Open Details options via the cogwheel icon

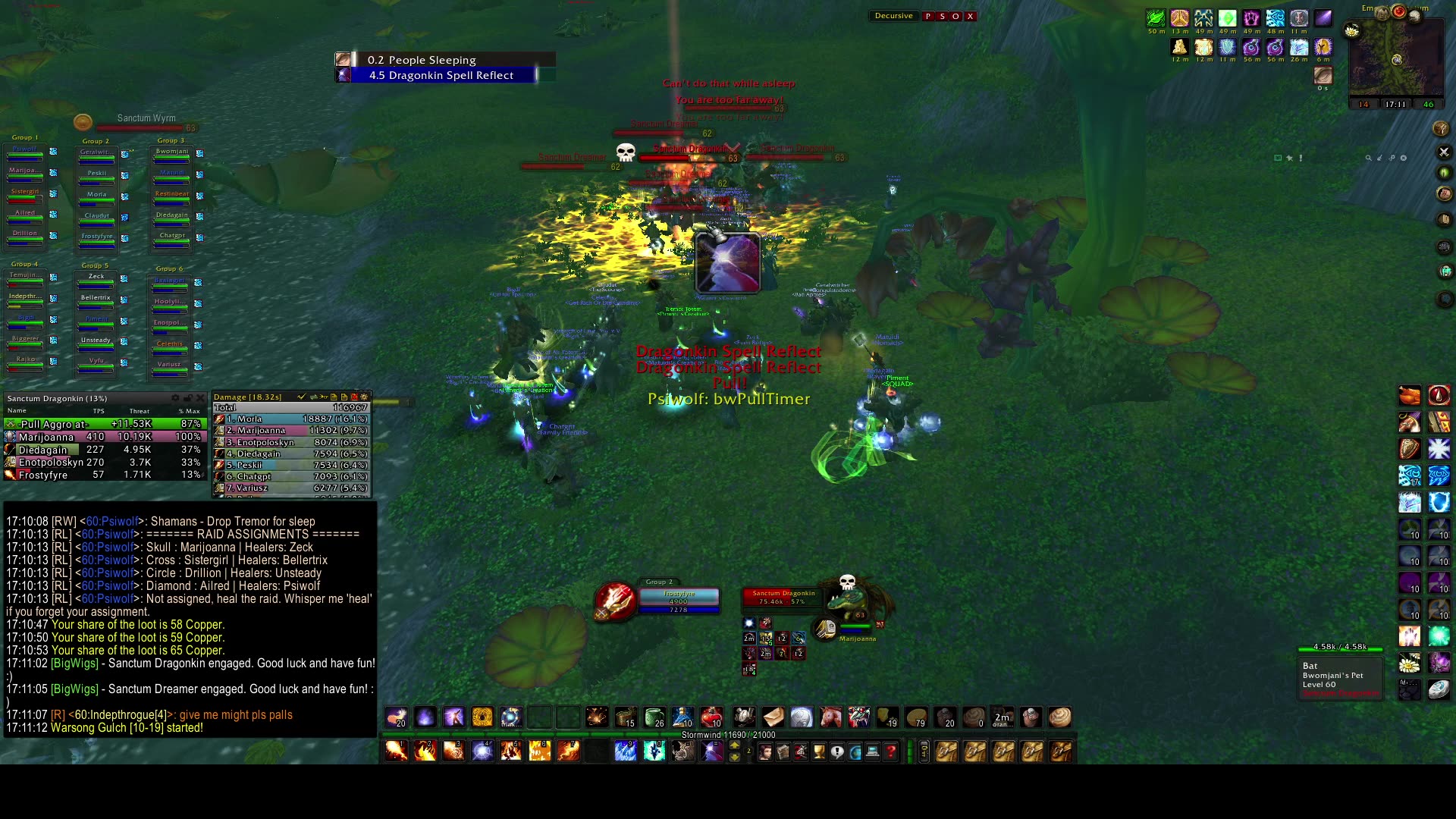(367, 397)
